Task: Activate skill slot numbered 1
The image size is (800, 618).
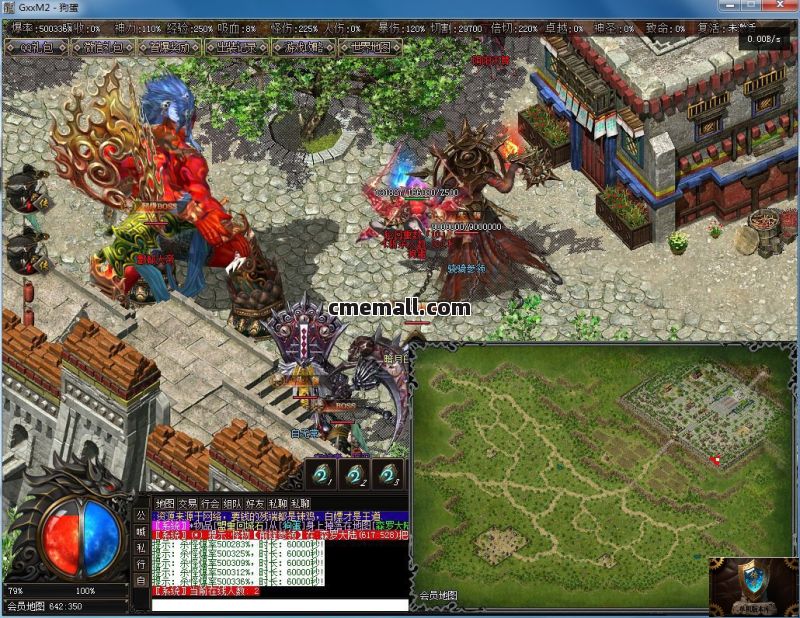Action: pyautogui.click(x=320, y=473)
